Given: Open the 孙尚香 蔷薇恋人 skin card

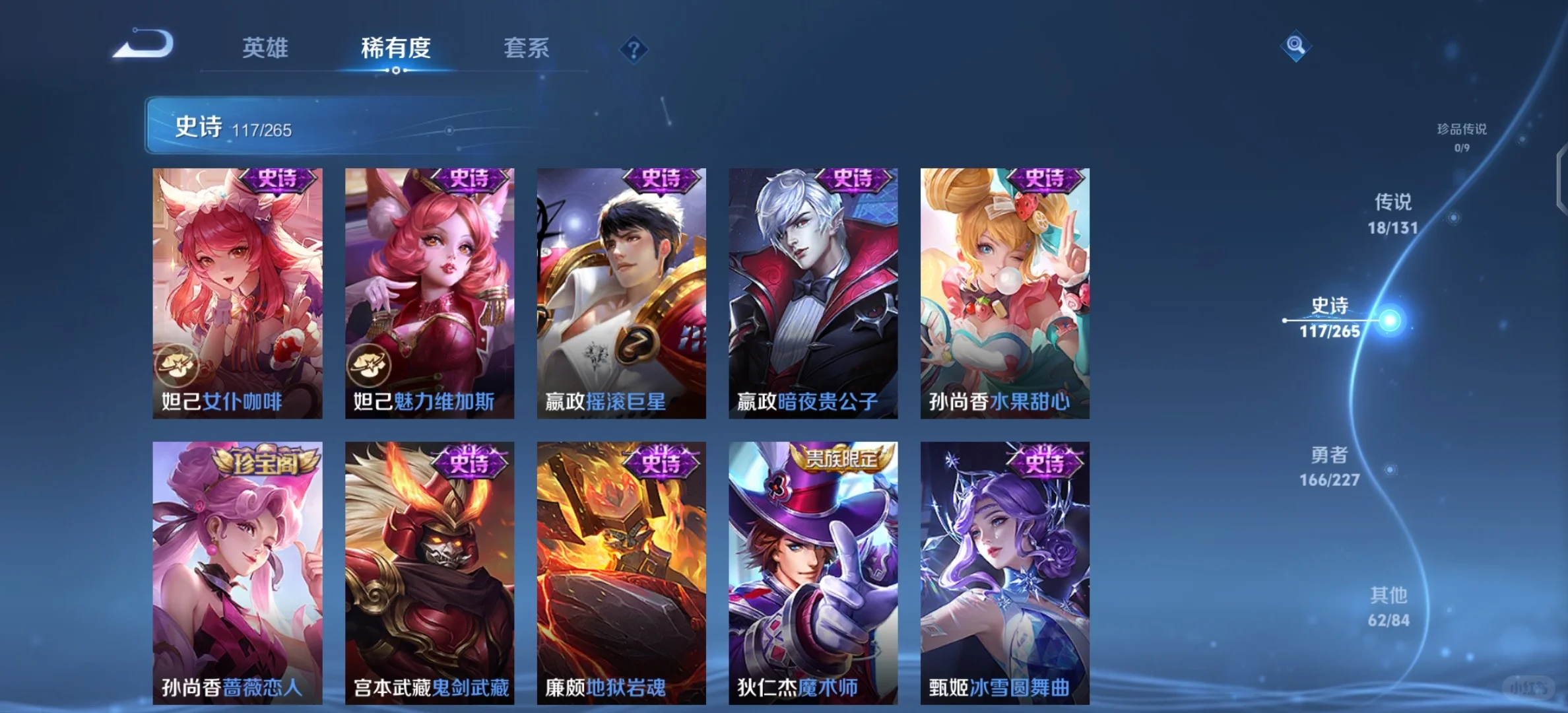Looking at the screenshot, I should 238,572.
